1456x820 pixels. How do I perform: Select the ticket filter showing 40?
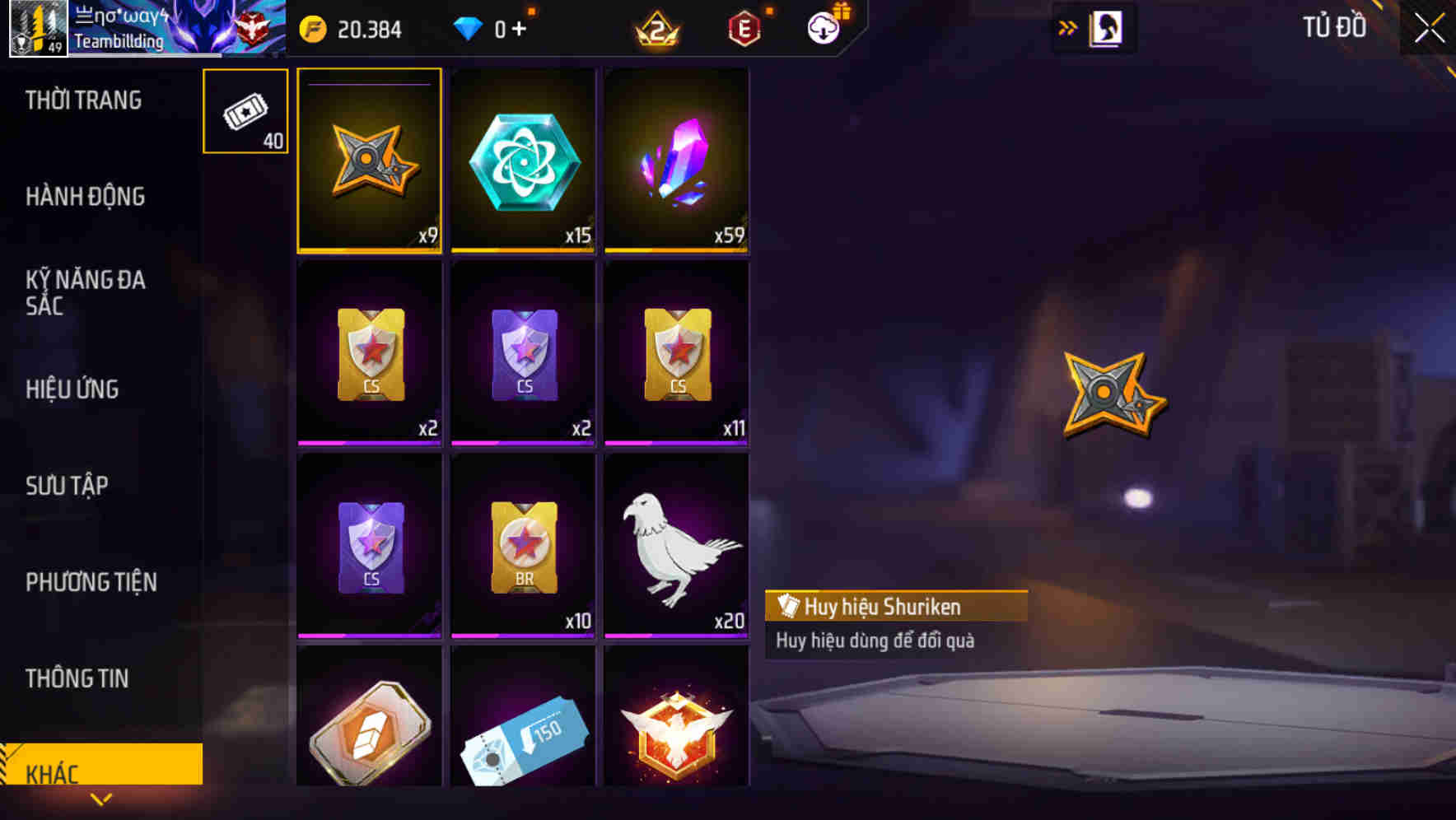coord(245,110)
